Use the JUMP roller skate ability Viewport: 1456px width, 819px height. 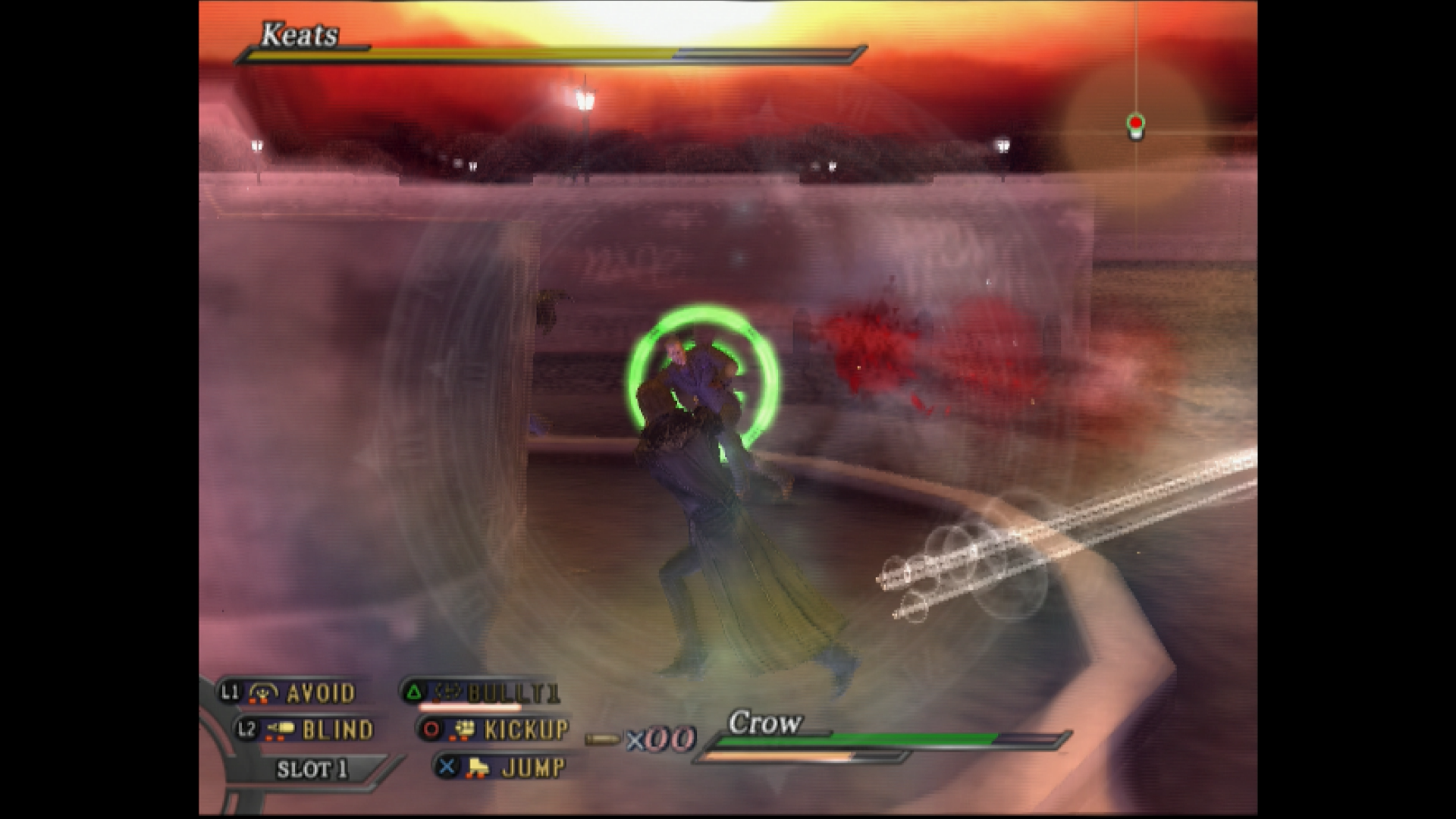coord(504,767)
